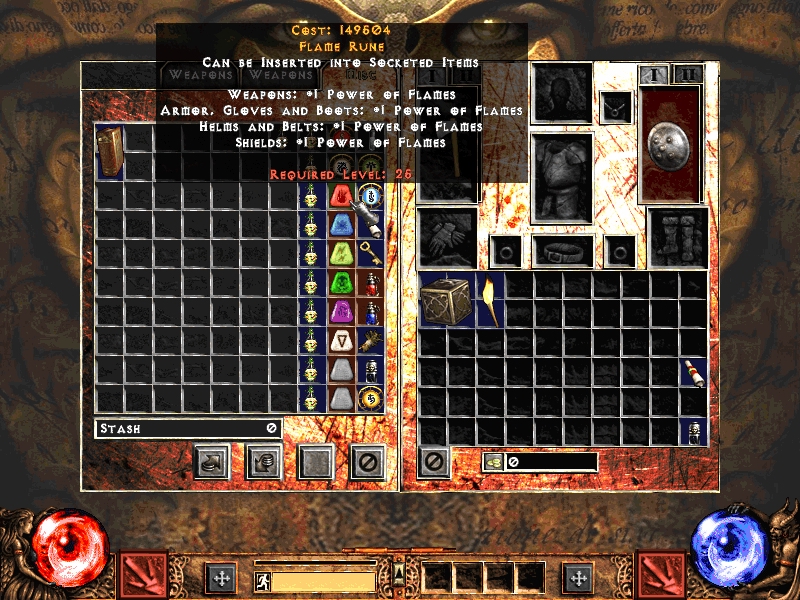Click the inventory gold coins button
Viewport: 800px width, 600px height.
coord(493,461)
